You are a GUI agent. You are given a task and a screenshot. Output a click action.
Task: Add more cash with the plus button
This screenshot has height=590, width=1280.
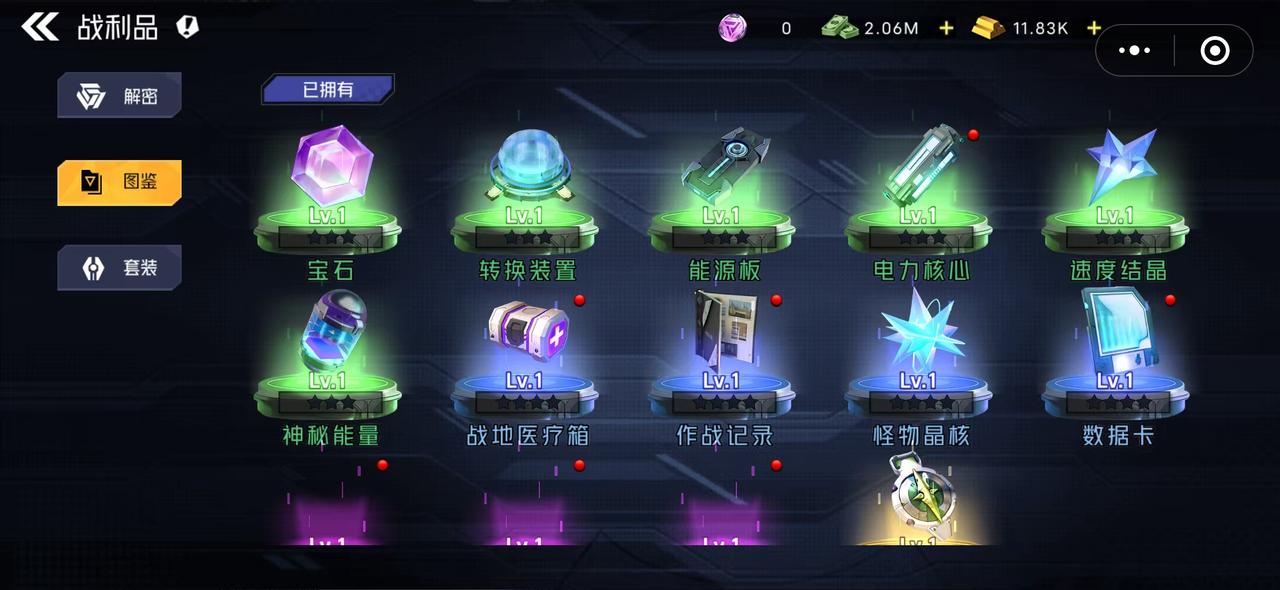click(946, 28)
